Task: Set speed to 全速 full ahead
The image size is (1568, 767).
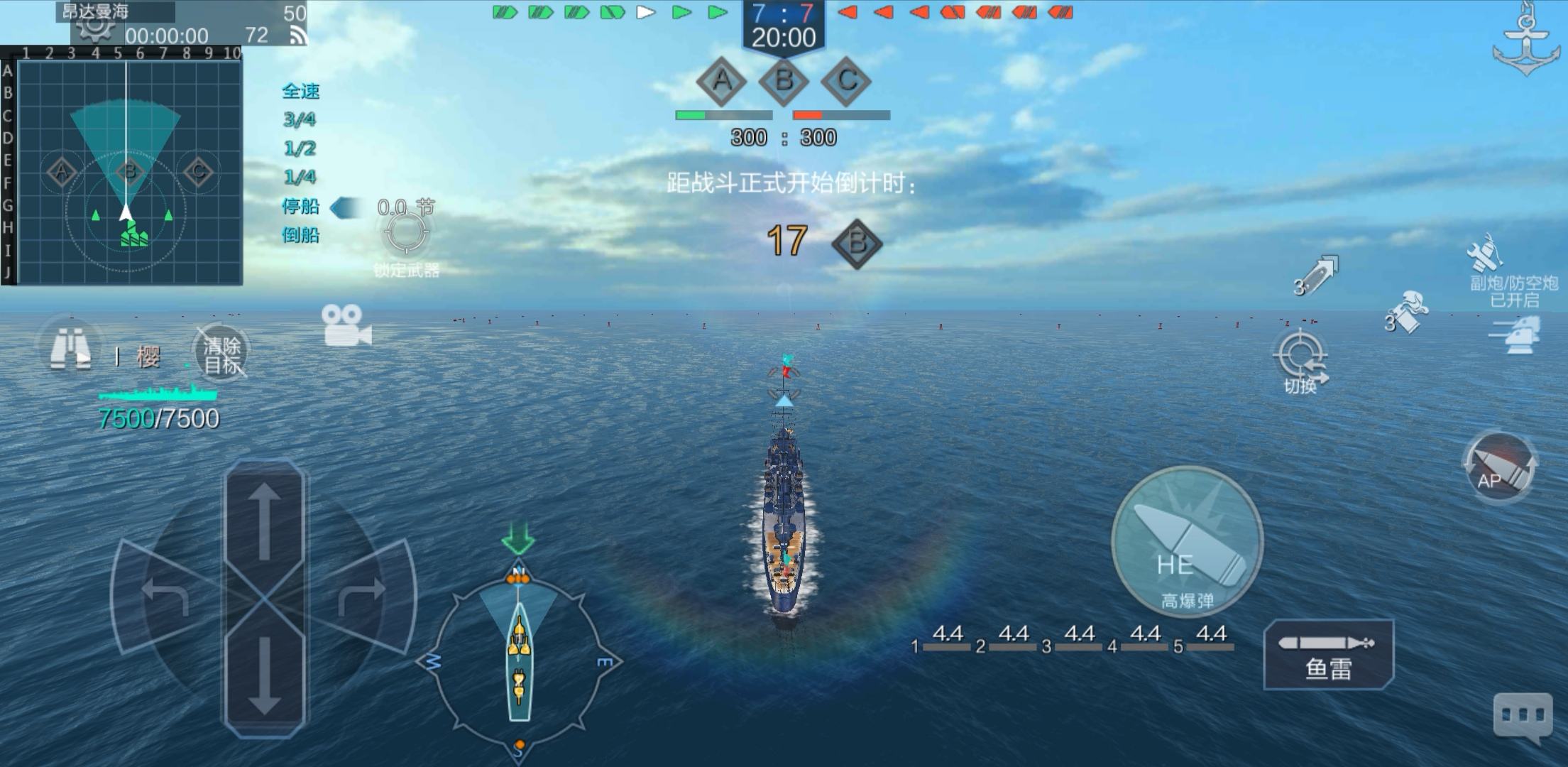Action: [x=301, y=91]
